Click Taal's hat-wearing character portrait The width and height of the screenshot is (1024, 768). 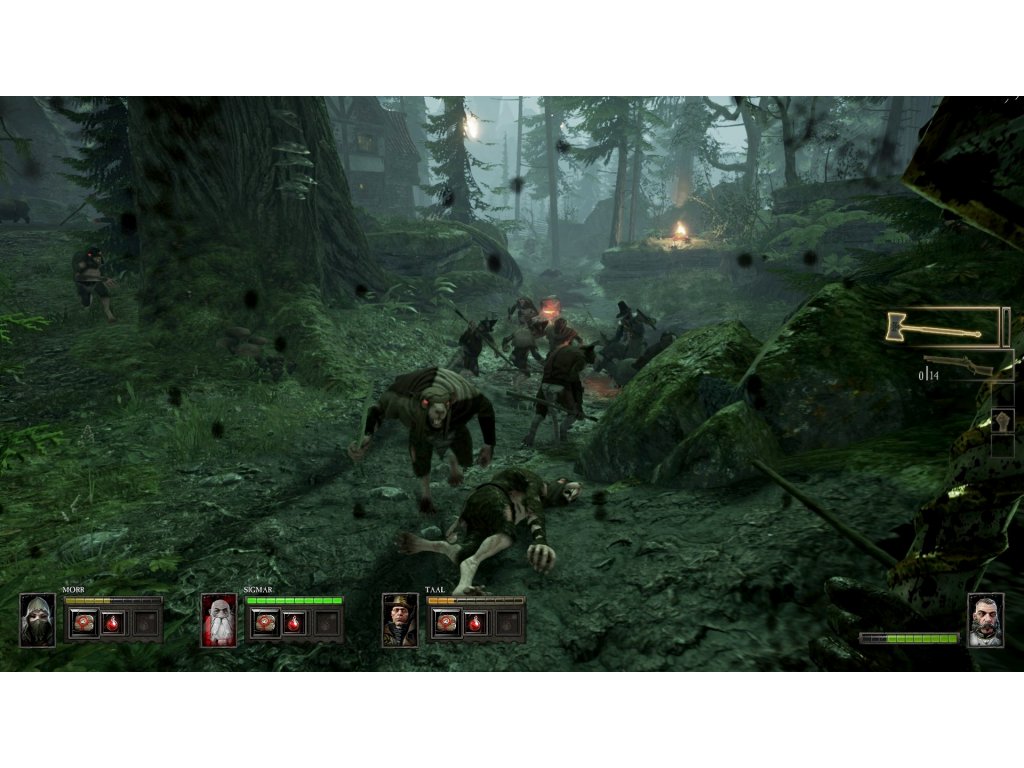pos(400,620)
